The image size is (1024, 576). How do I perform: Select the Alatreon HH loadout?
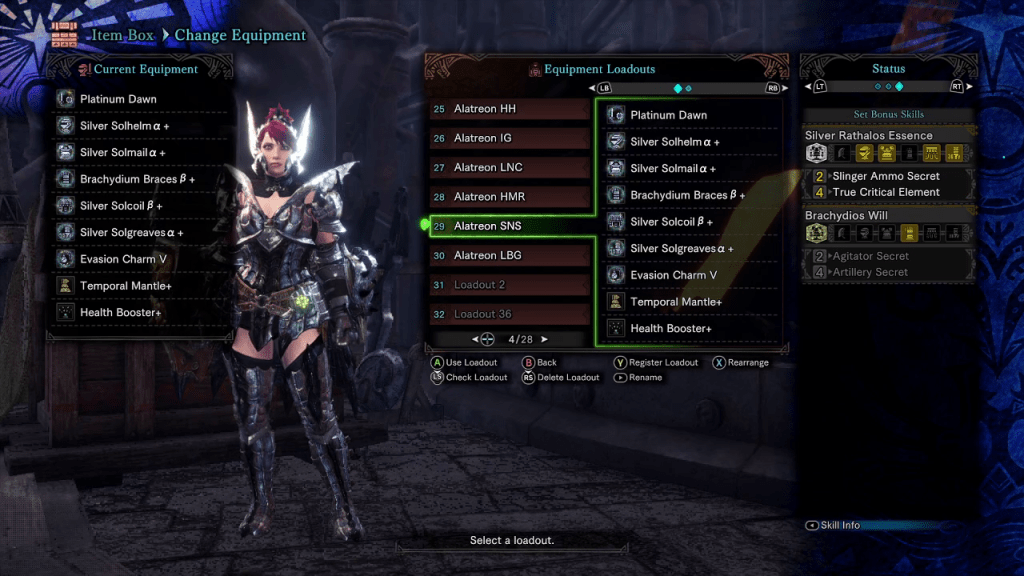(508, 109)
